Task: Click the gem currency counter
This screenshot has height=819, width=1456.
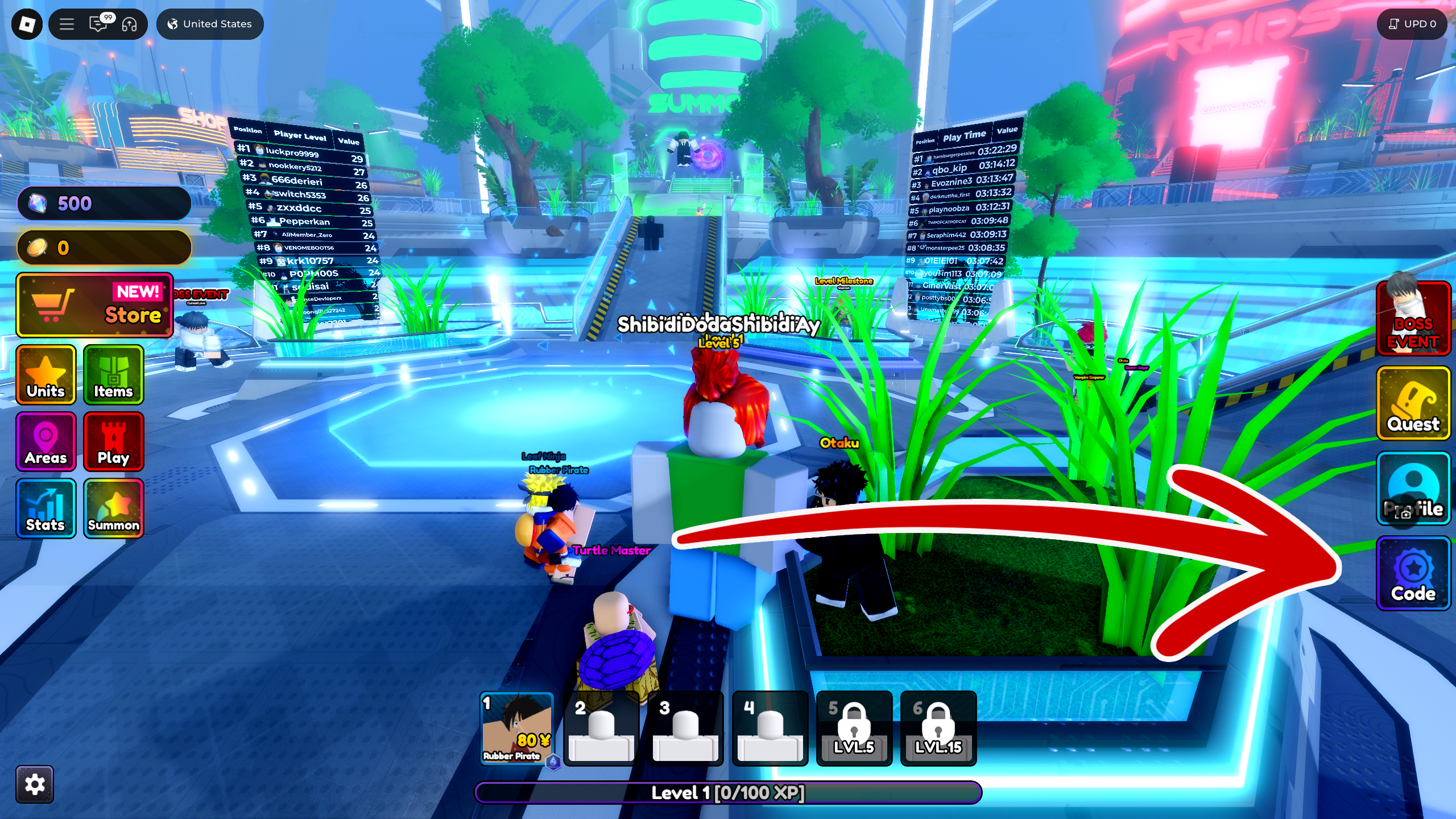Action: click(x=104, y=204)
